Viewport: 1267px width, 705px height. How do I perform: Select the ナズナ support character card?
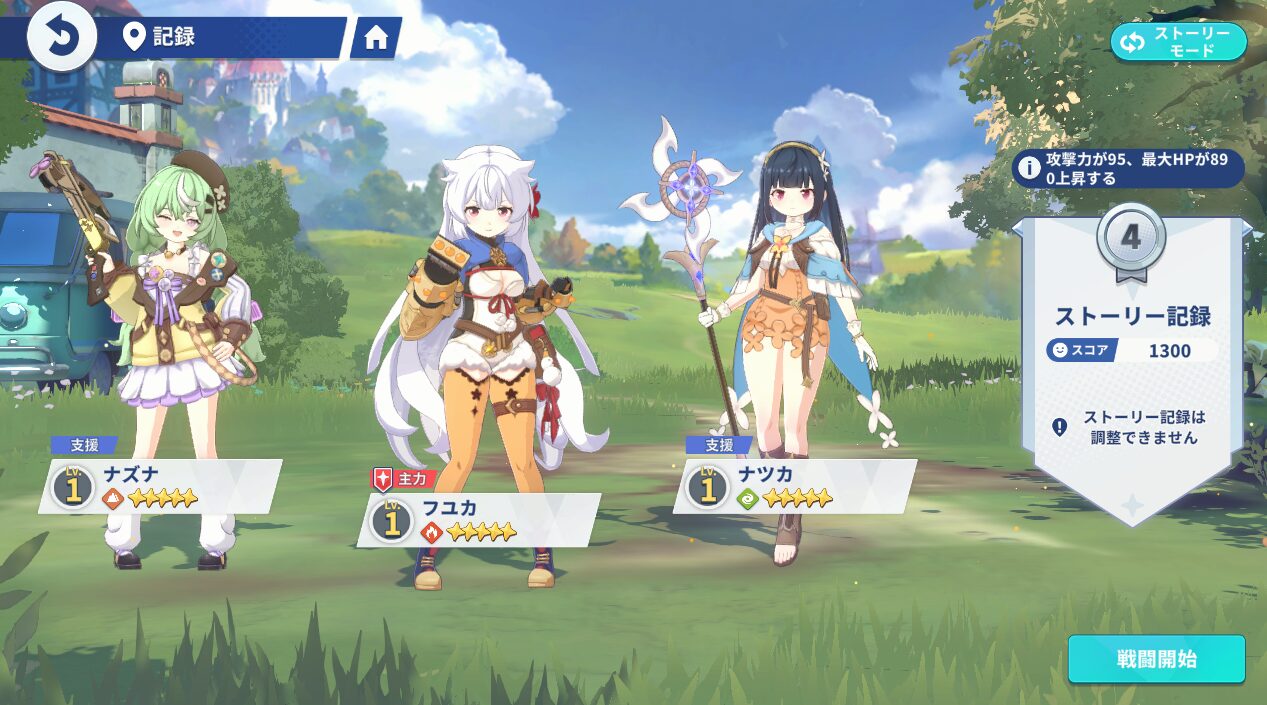tap(160, 486)
